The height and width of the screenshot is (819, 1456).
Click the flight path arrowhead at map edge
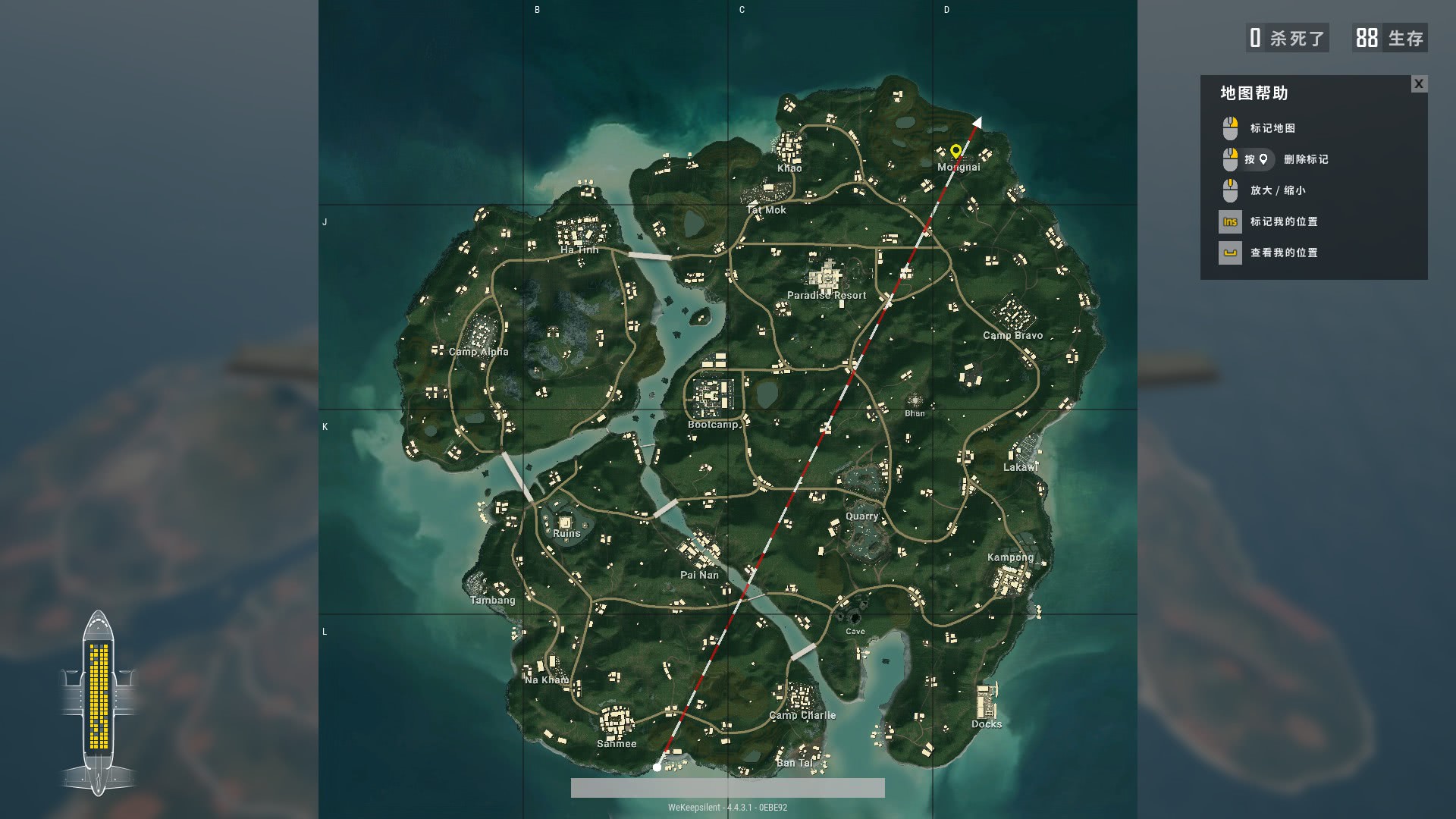point(977,121)
